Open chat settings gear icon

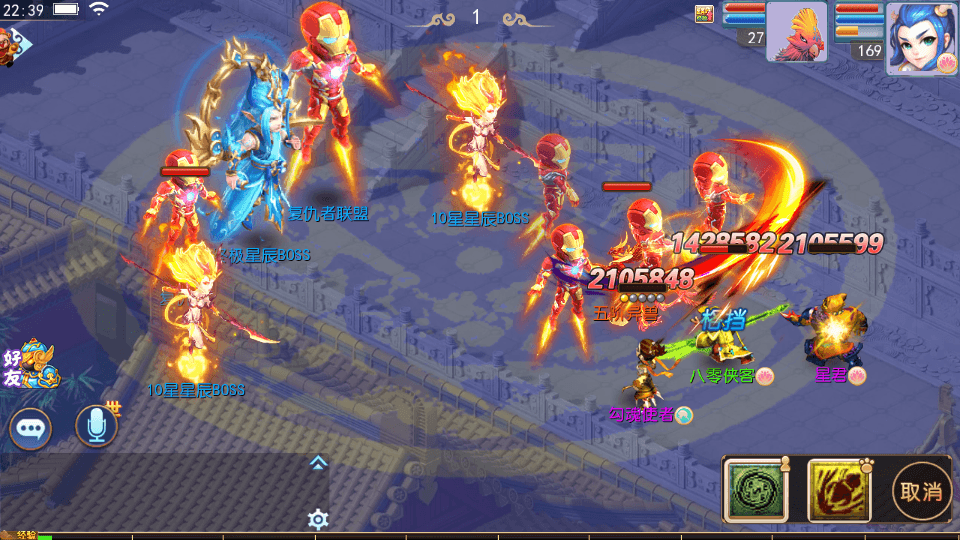pos(318,519)
